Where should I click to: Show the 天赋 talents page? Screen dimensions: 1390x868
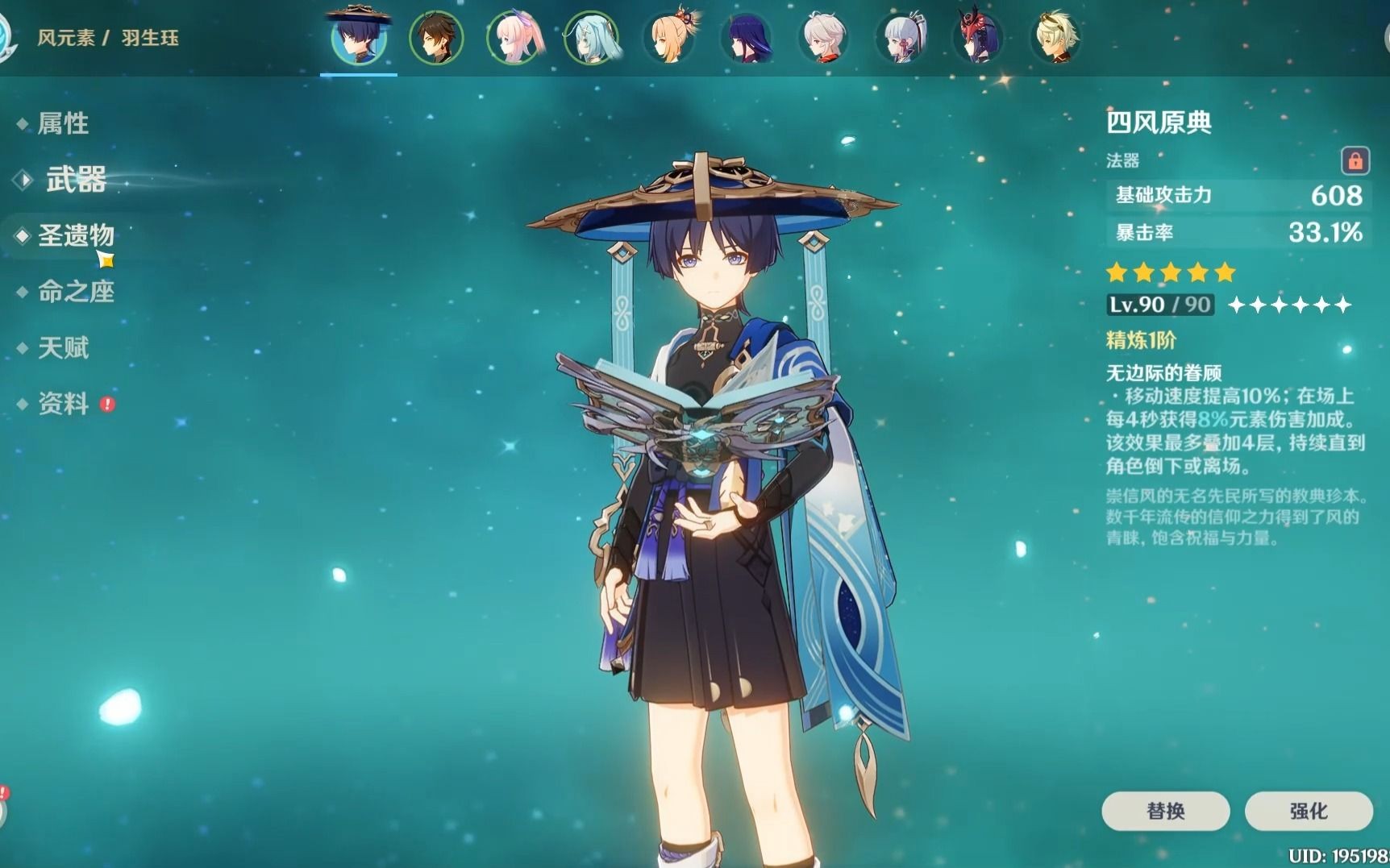click(x=63, y=348)
